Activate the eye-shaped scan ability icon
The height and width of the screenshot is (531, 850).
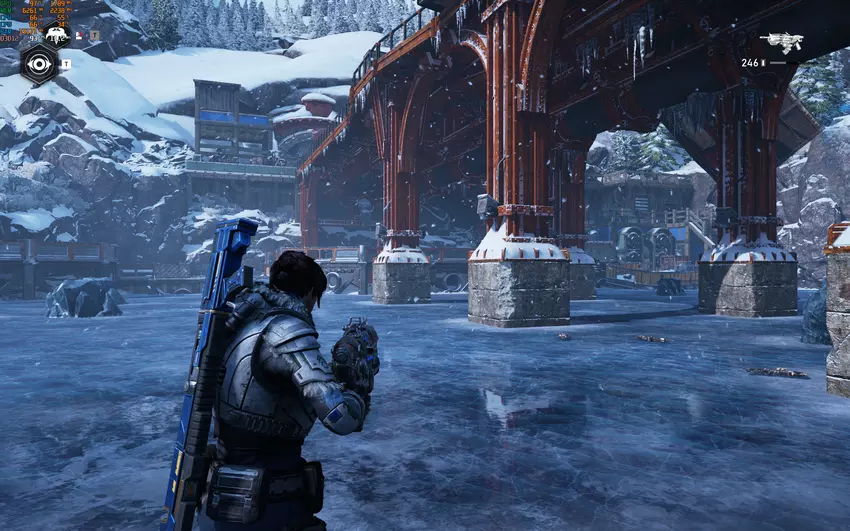coord(40,64)
